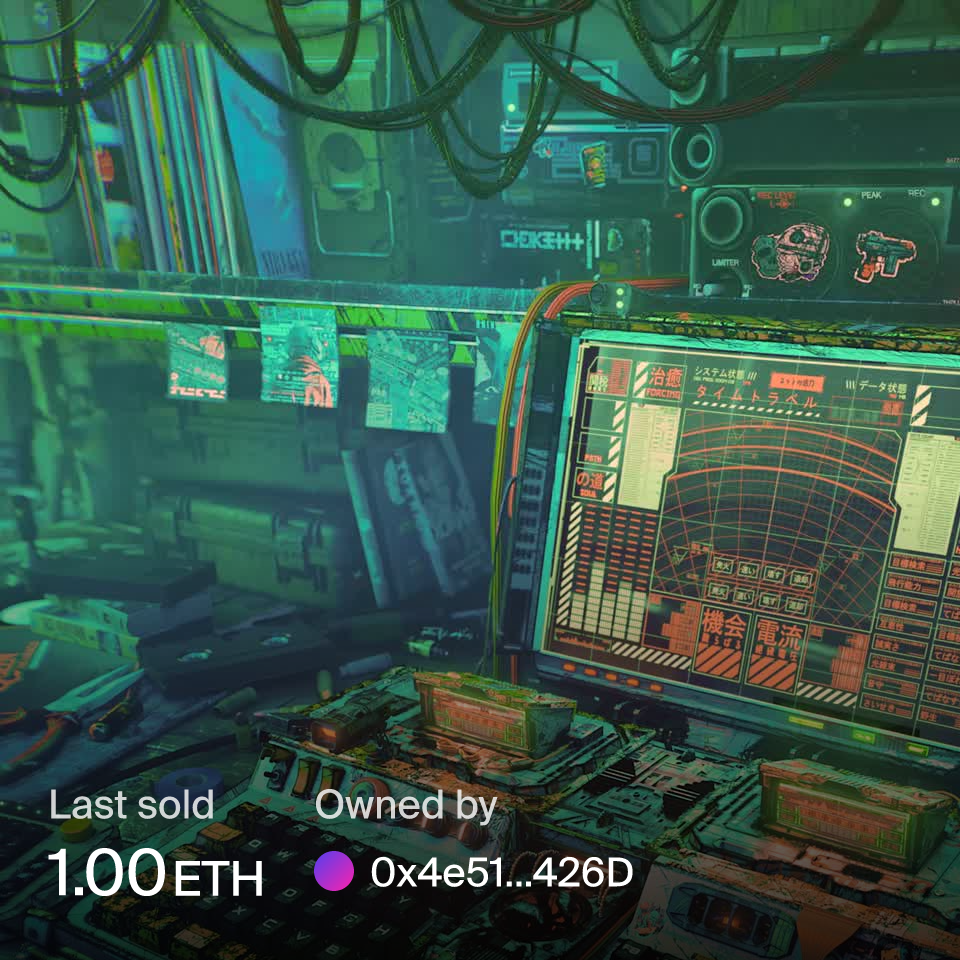The image size is (960, 960).
Task: Open the owner address 0x4e51...426D
Action: (502, 873)
